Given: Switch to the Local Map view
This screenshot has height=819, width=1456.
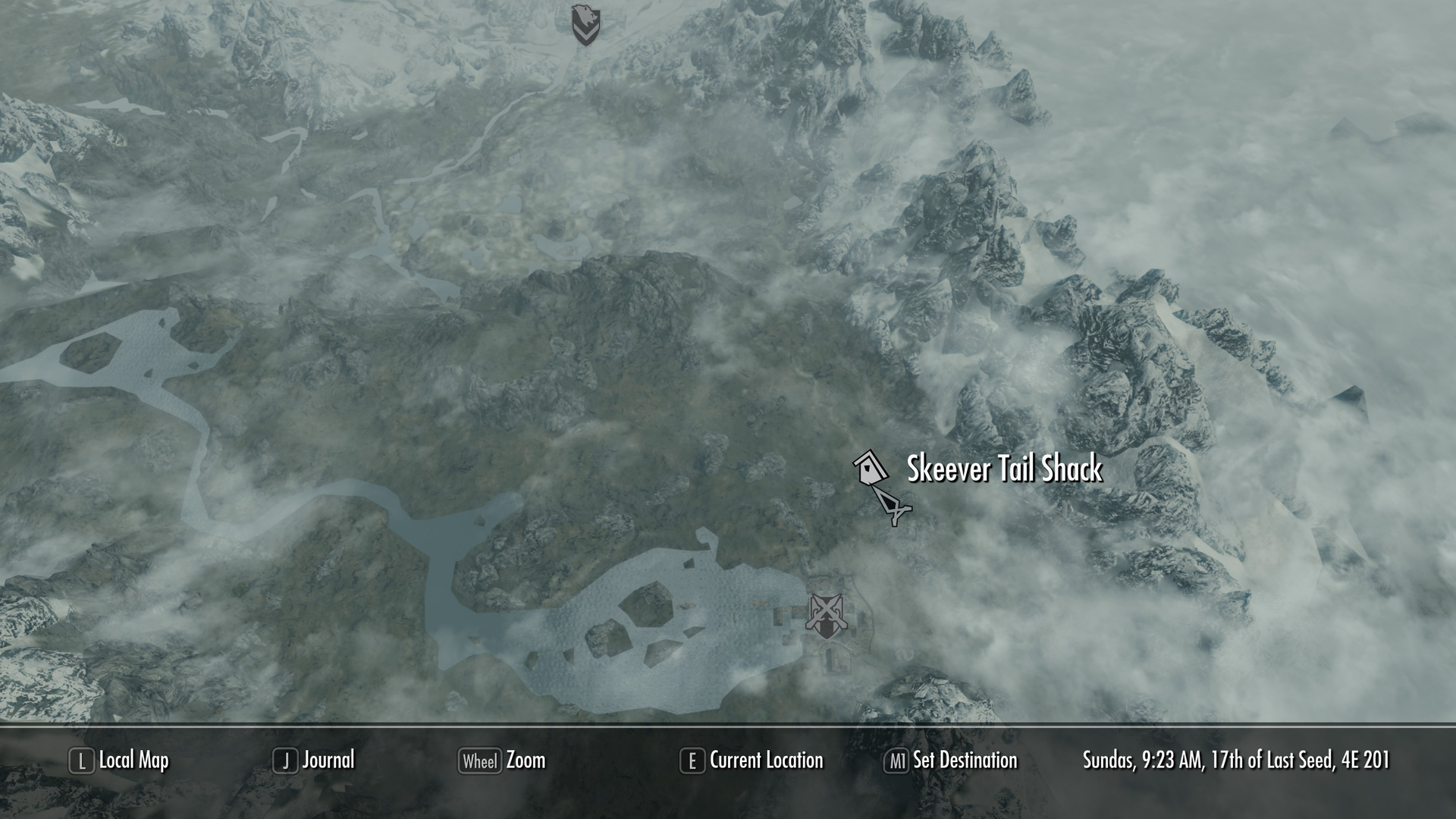Looking at the screenshot, I should (135, 761).
